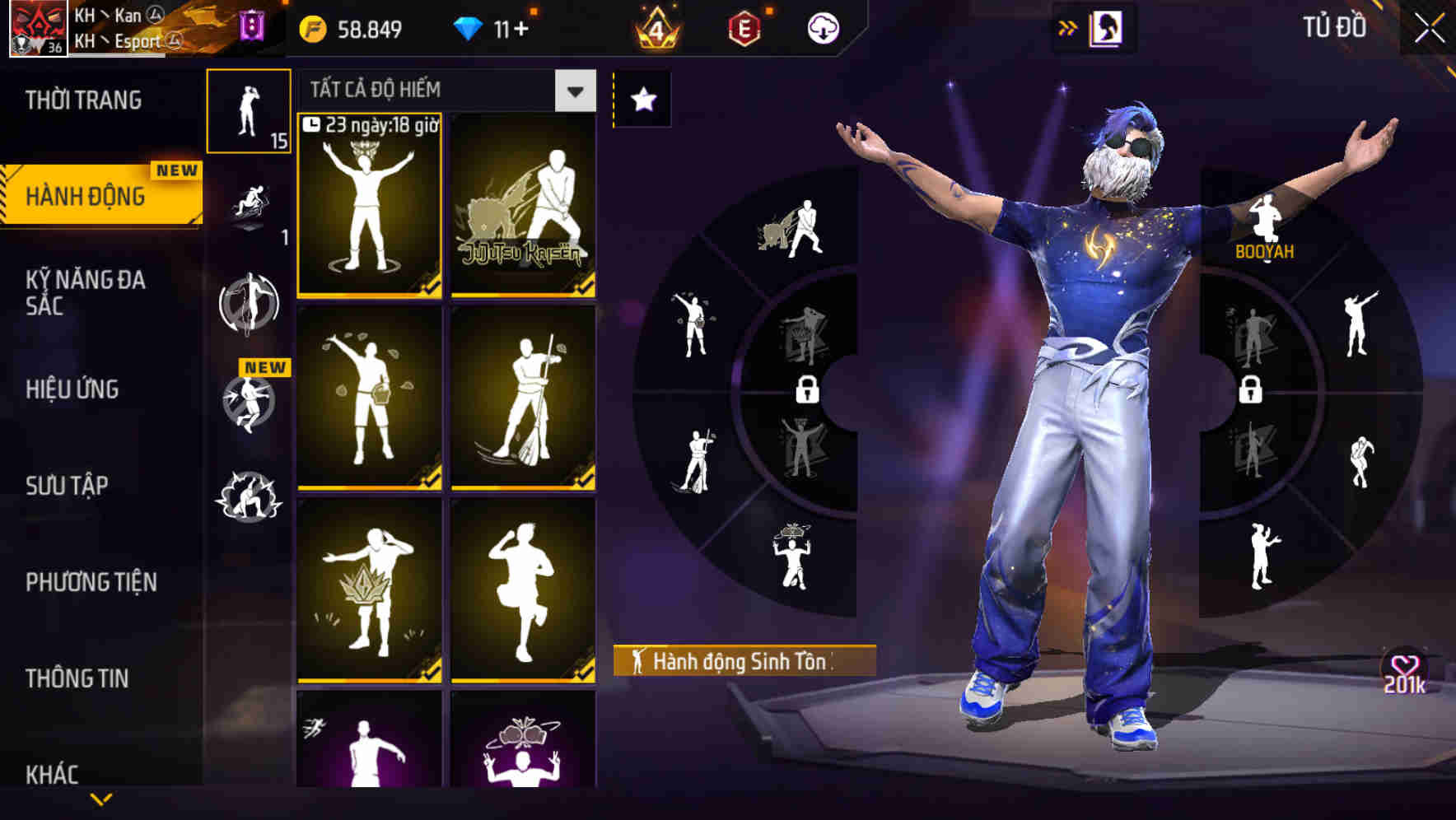Select the emote with 23 ngày:18 giờ timer

370,206
